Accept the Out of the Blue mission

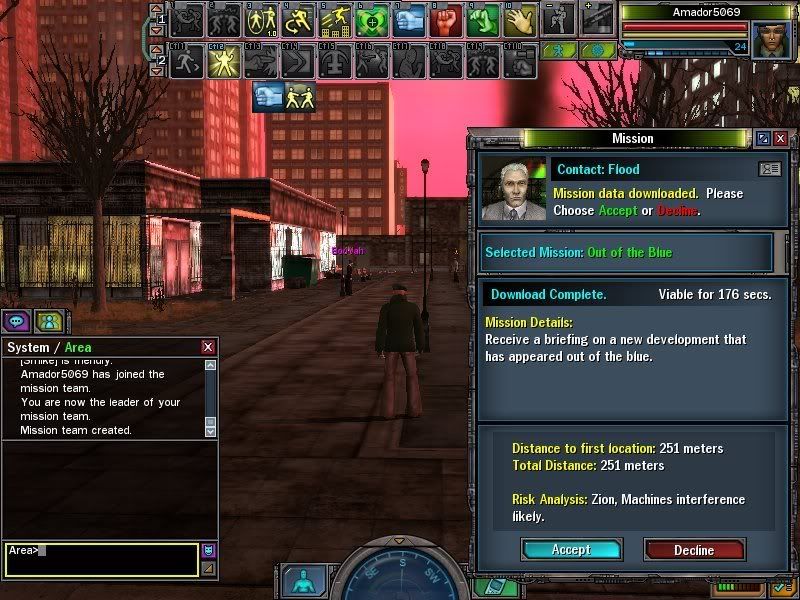point(571,549)
